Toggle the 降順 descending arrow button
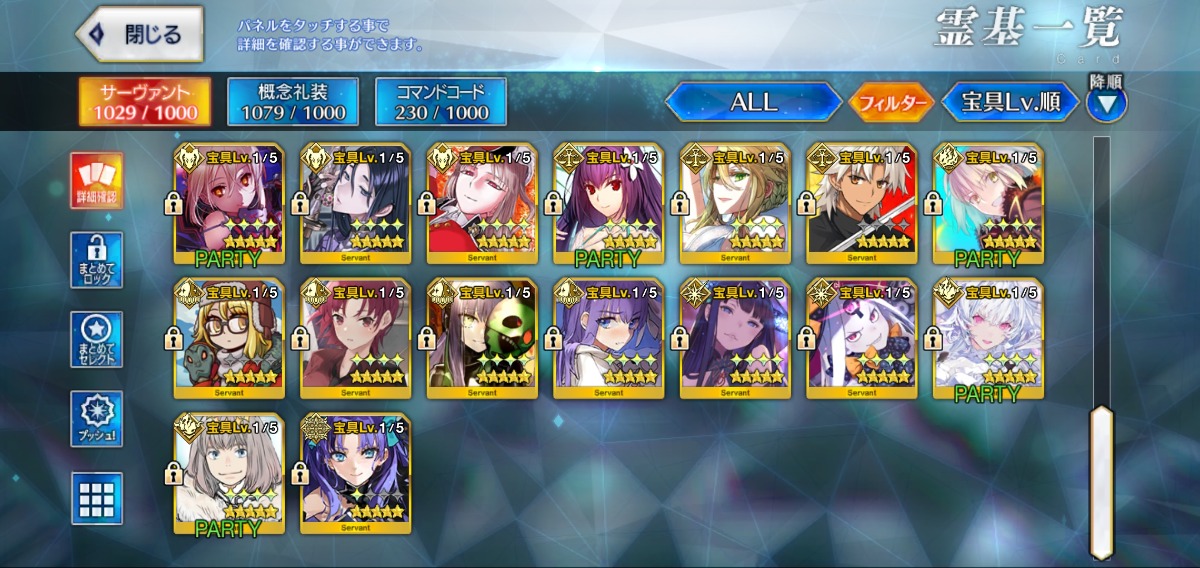The height and width of the screenshot is (568, 1200). tap(1106, 101)
